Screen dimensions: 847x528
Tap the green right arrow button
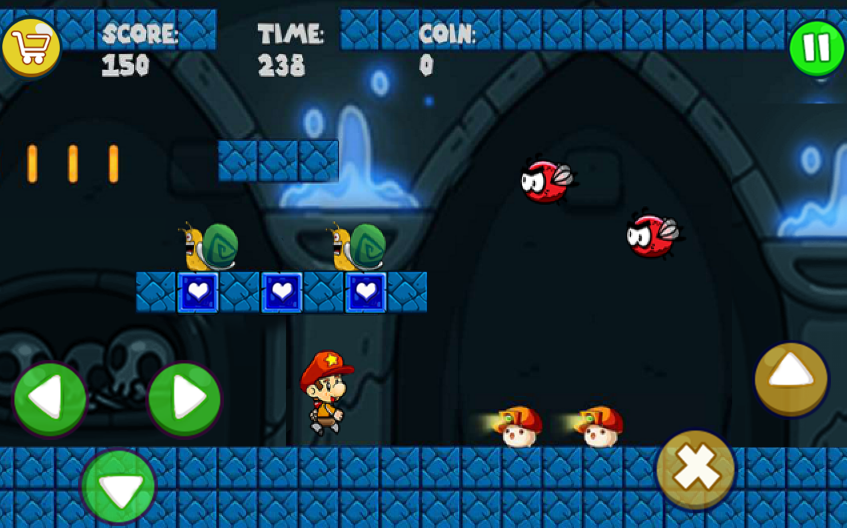pyautogui.click(x=184, y=399)
